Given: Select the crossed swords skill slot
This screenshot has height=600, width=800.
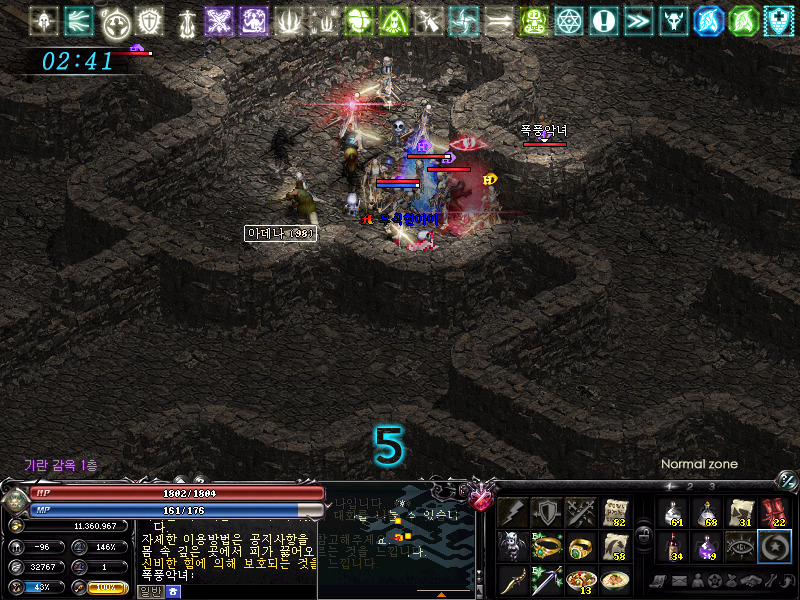Looking at the screenshot, I should coord(581,513).
